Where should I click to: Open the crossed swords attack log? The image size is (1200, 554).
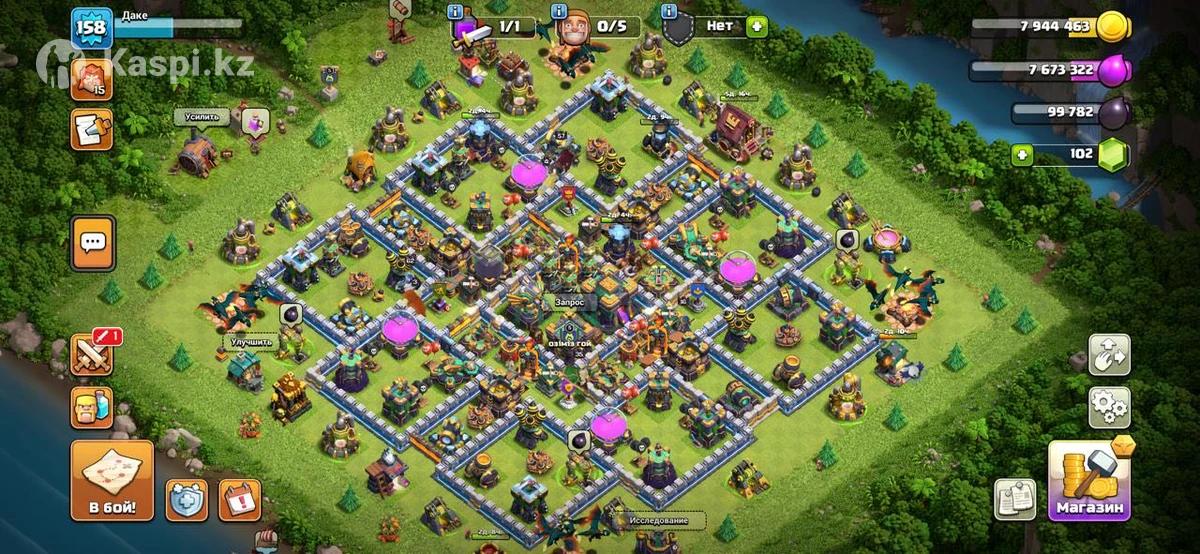[x=91, y=354]
